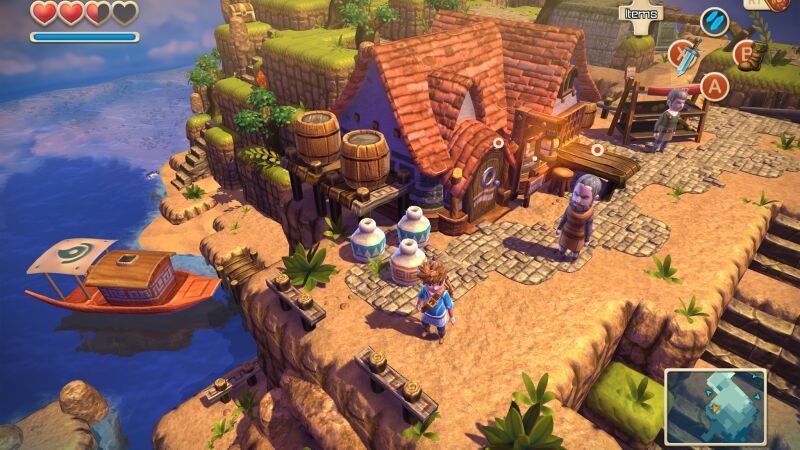Select the blue crystals item icon
This screenshot has width=800, height=450.
click(x=714, y=21)
